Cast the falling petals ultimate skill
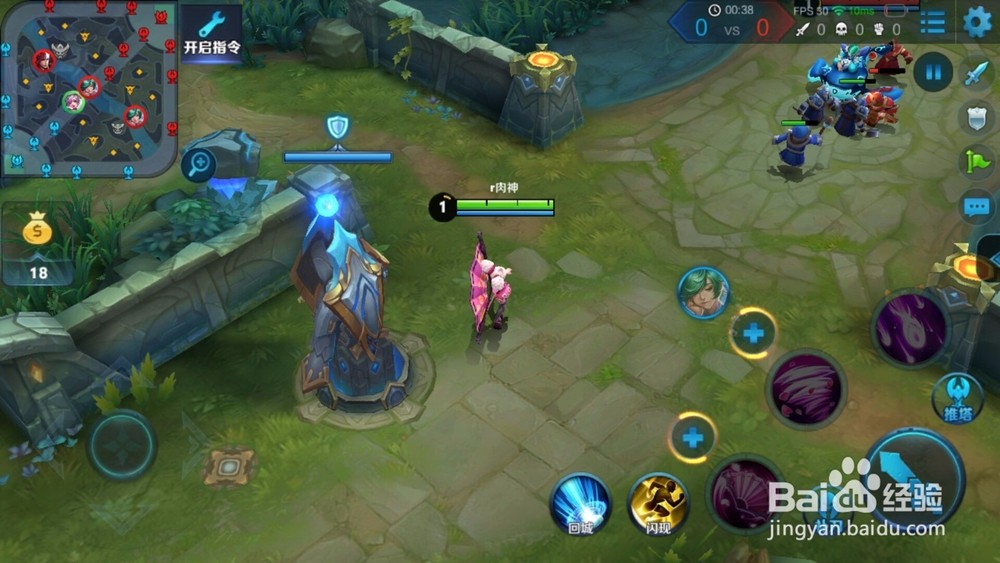Screen dimensions: 1000x563 coord(910,326)
